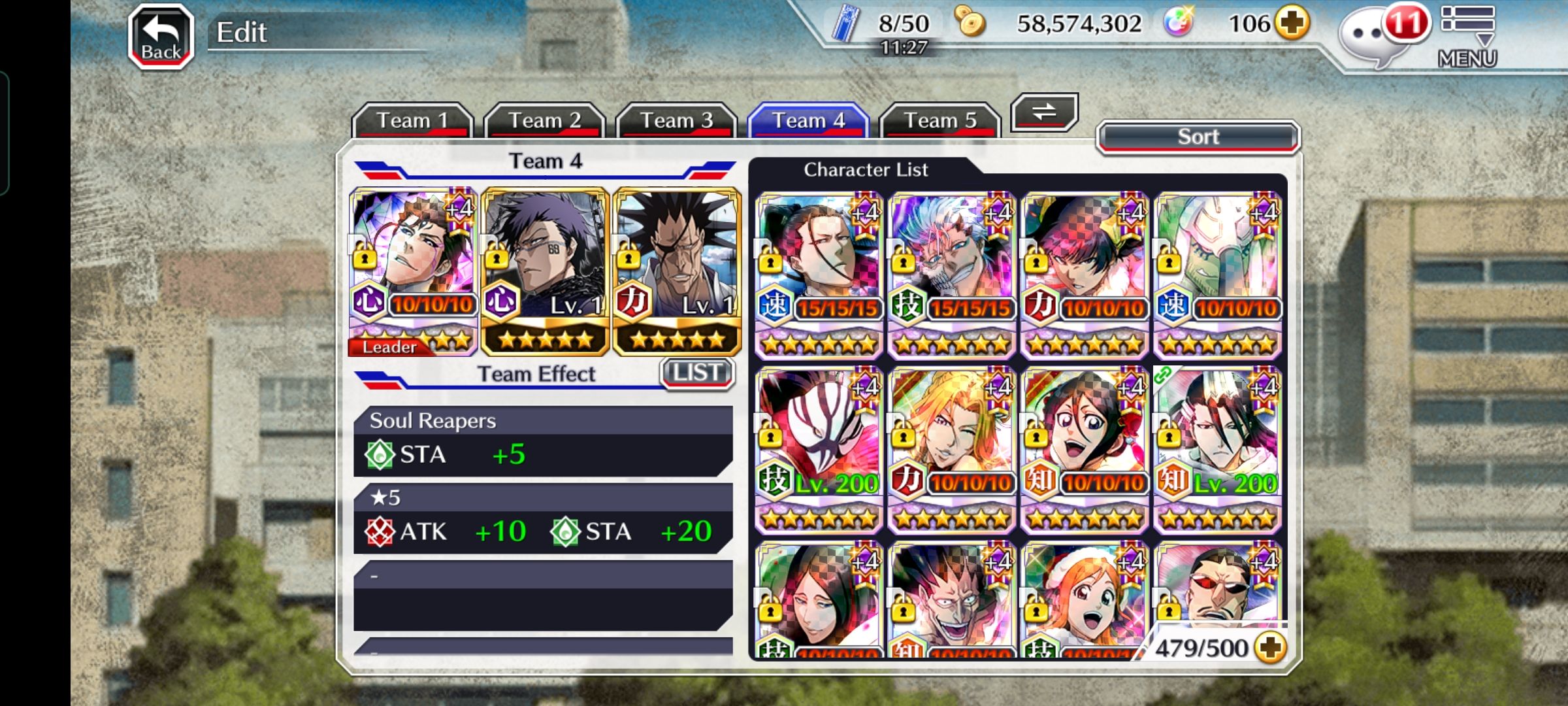
Task: Open the MENU in the top corner
Action: (x=1467, y=36)
